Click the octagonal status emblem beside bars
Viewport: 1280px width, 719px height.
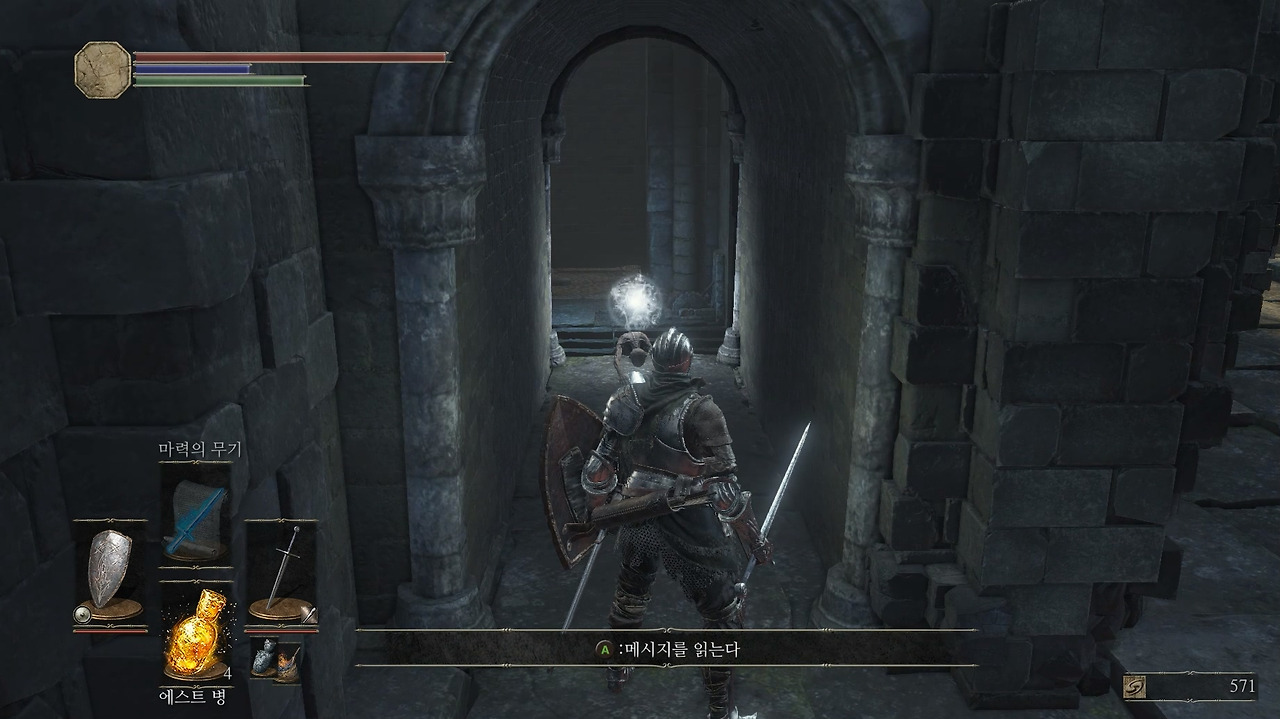pyautogui.click(x=102, y=68)
